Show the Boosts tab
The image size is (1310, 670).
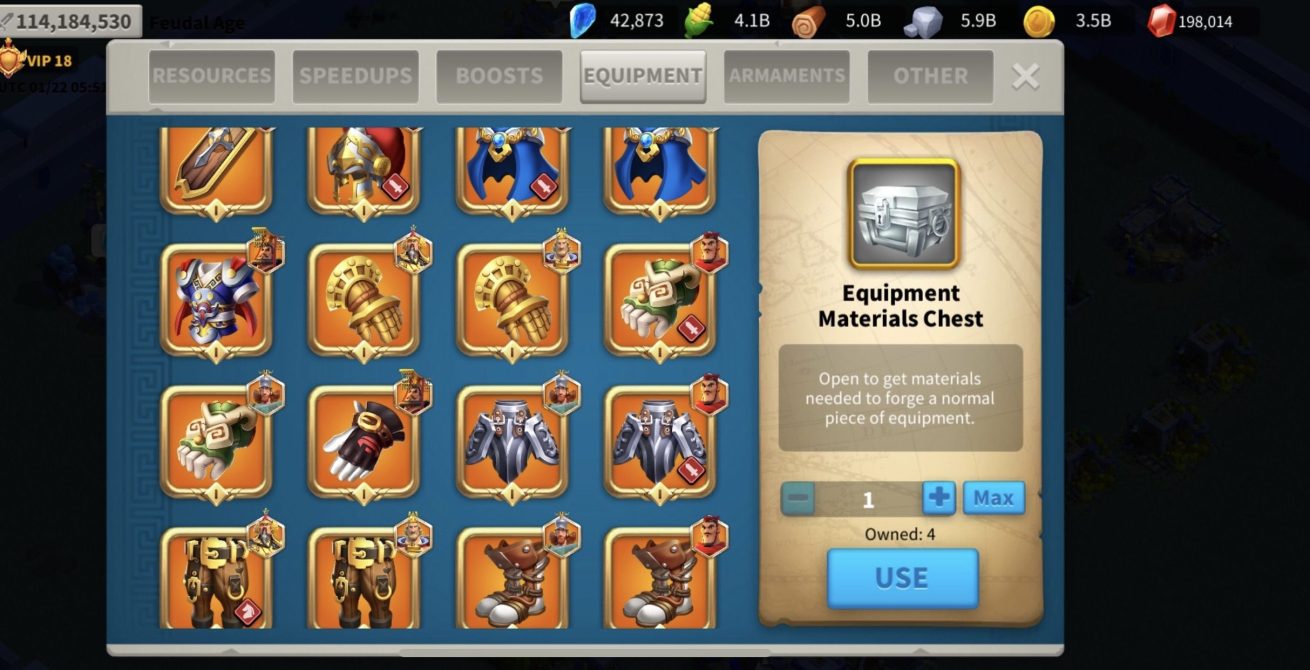499,76
